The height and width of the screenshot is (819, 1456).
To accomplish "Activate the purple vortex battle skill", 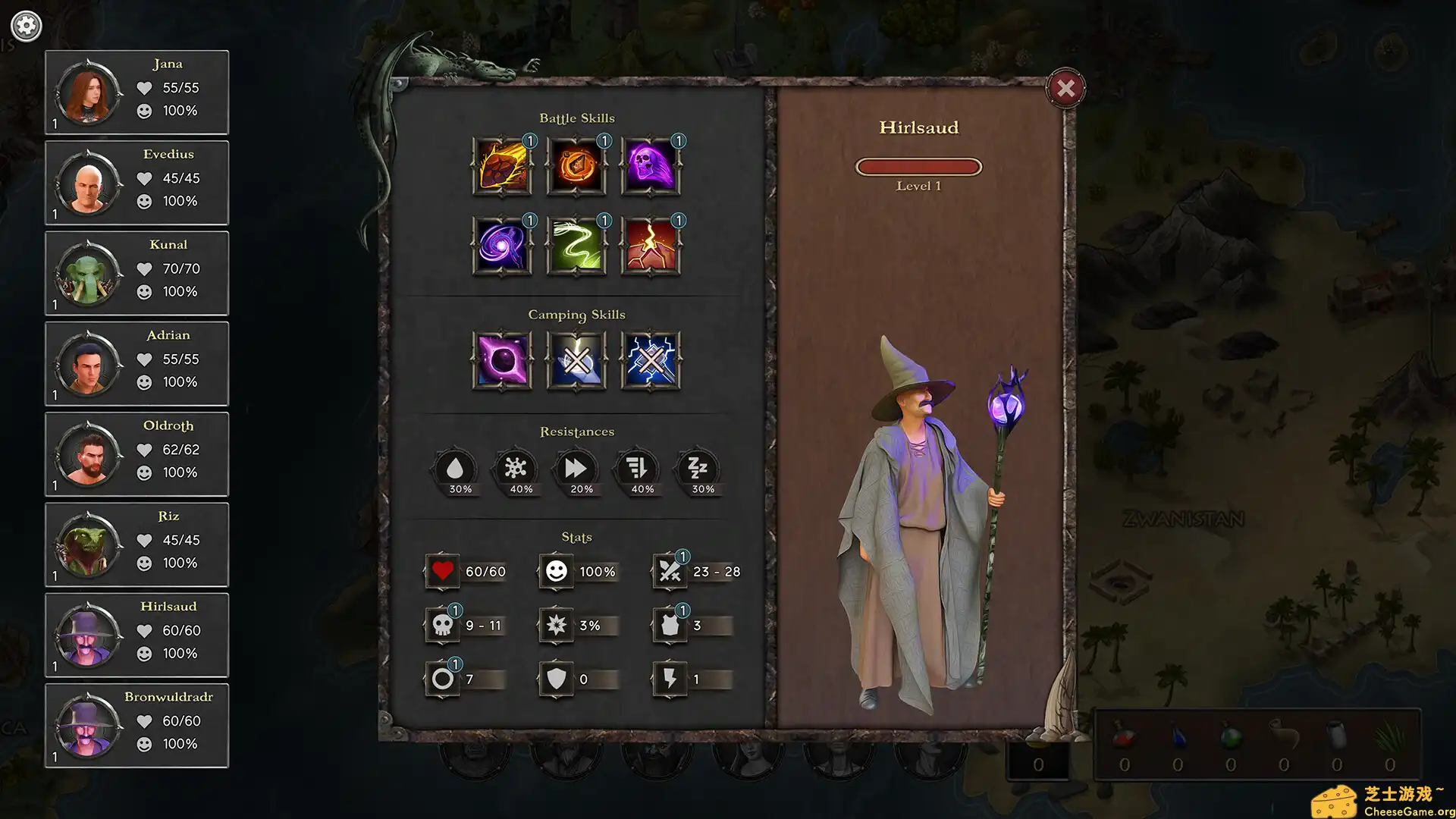I will point(502,246).
